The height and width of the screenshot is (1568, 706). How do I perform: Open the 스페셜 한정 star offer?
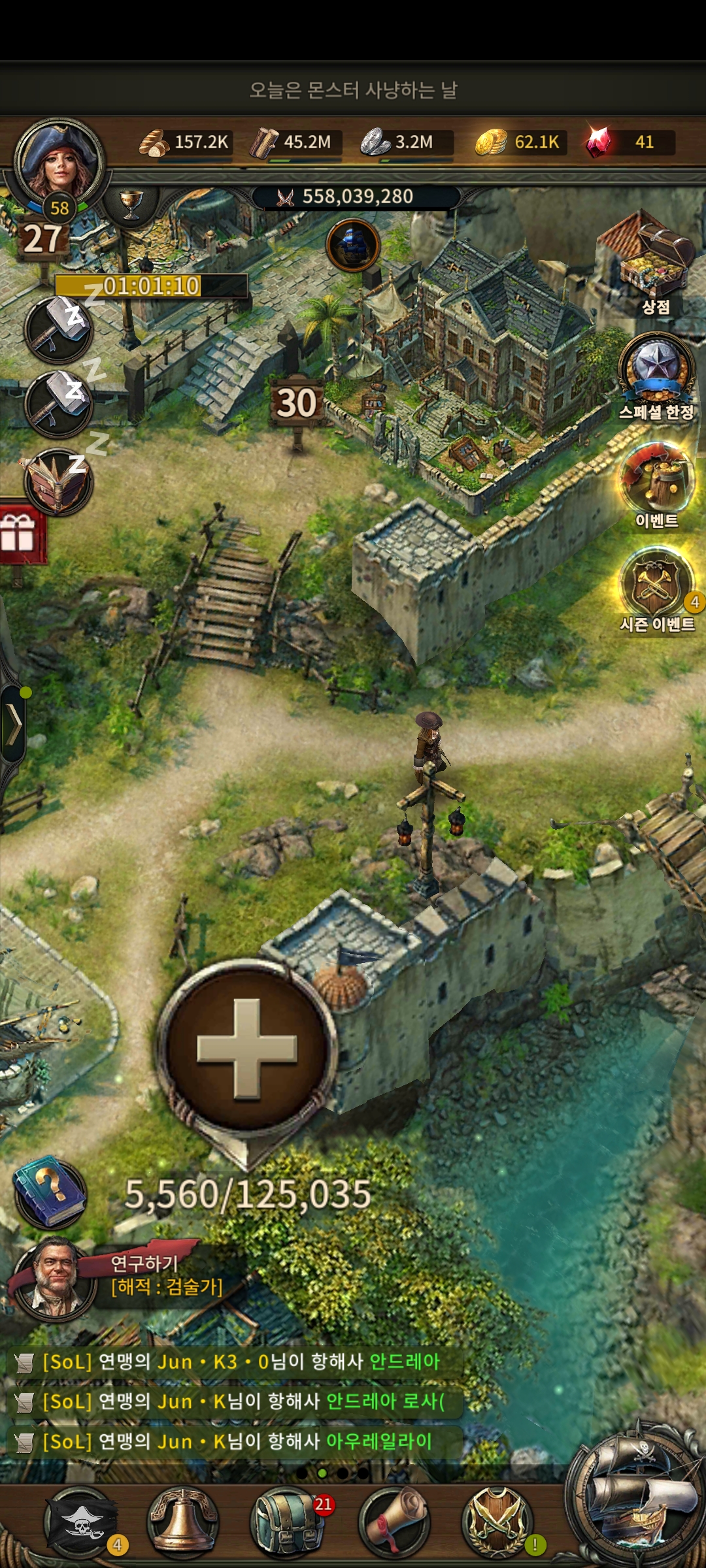(656, 372)
